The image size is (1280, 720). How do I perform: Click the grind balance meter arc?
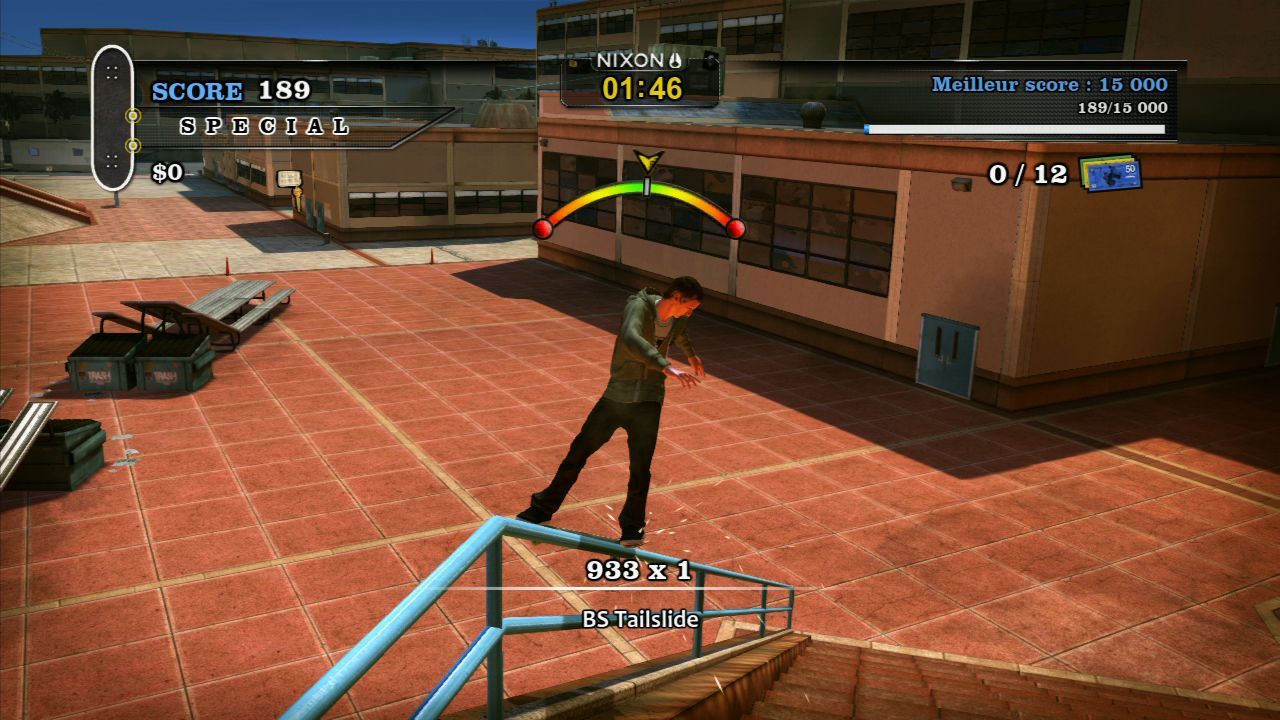click(x=640, y=196)
